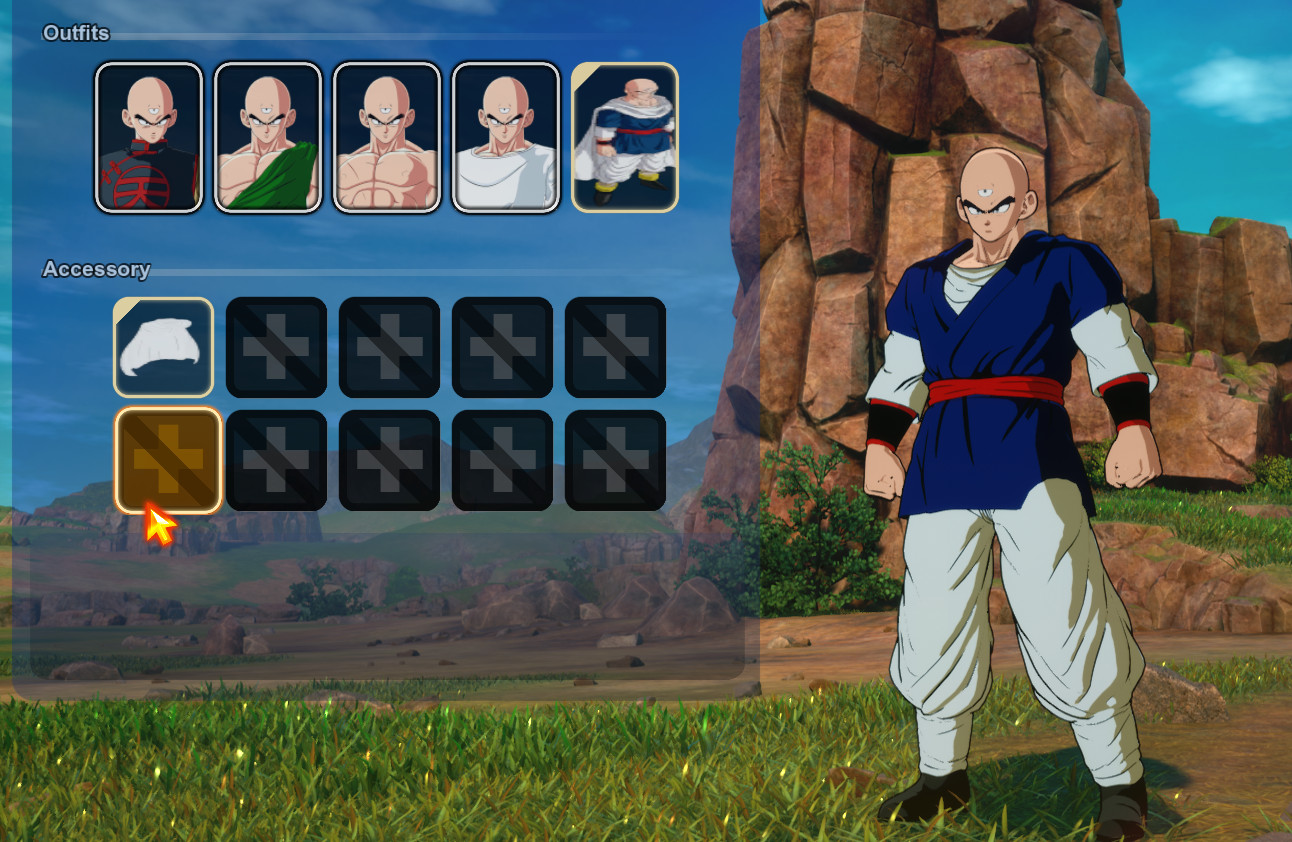Toggle the equipped white accessory off
This screenshot has width=1292, height=842.
163,348
